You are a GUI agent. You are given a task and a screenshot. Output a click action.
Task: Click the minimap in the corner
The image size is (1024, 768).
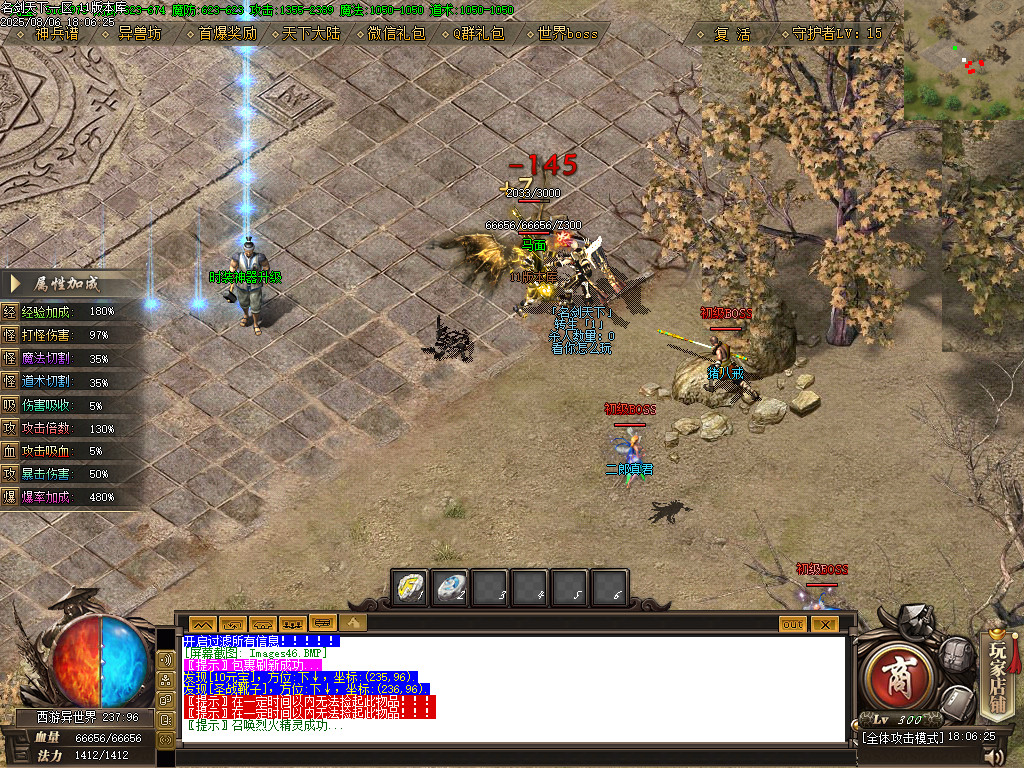tap(963, 60)
